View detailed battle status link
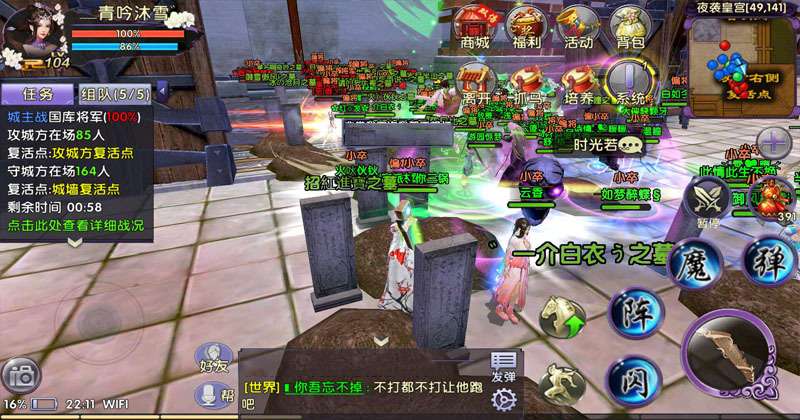This screenshot has width=800, height=420. point(76,226)
